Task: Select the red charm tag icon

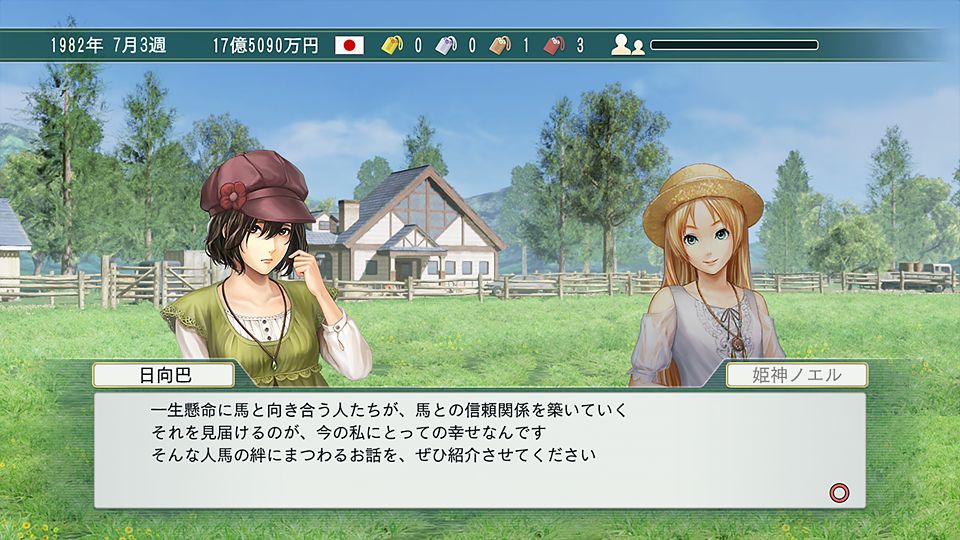Action: pos(555,45)
